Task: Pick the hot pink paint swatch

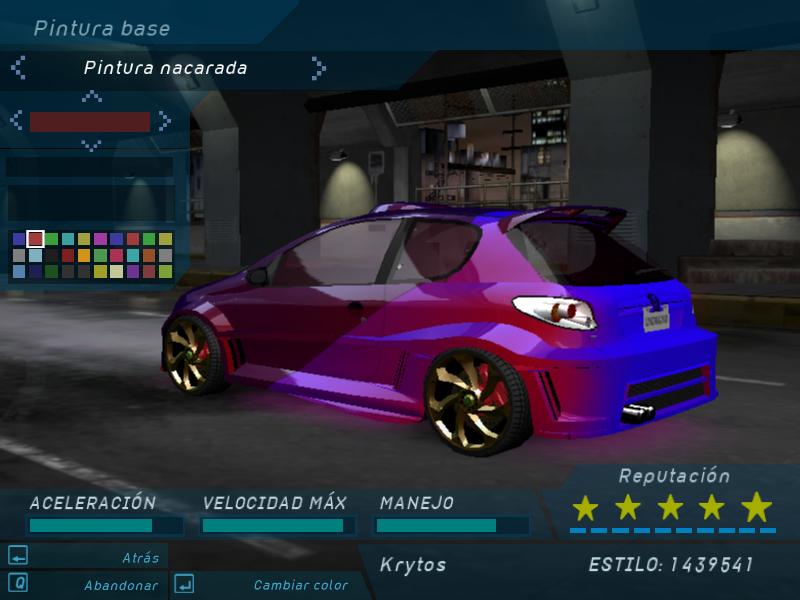Action: 116,255
